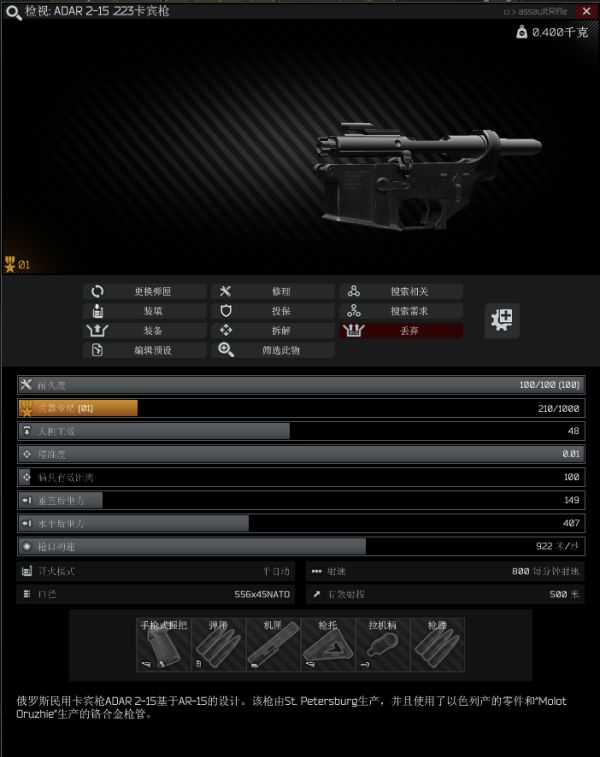
Task: Activate 筛选此物 (filter by item)
Action: [273, 351]
